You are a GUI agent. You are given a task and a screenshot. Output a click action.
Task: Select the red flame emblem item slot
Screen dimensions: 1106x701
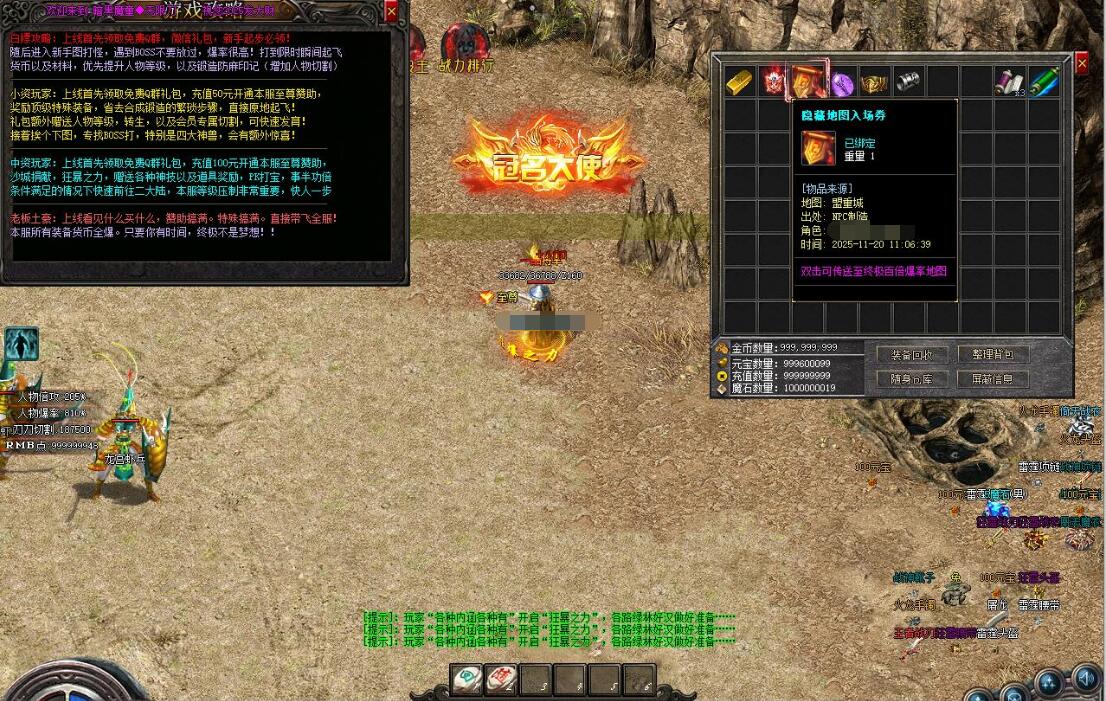pyautogui.click(x=774, y=82)
